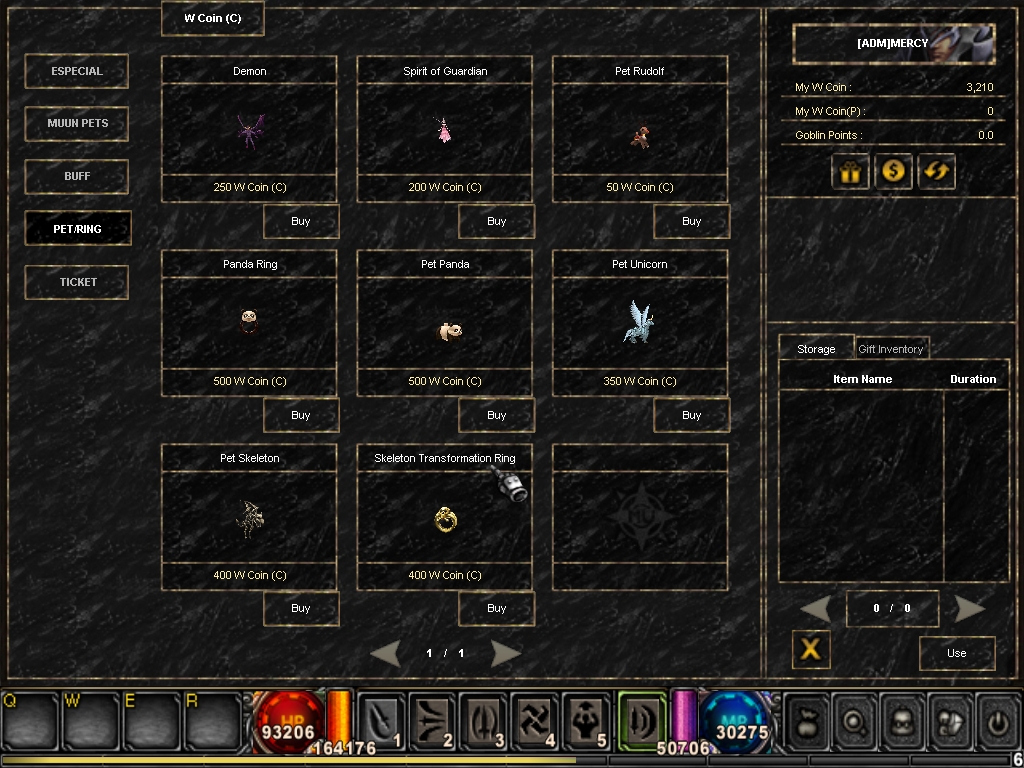
Task: Purchase the Pet Panda
Action: click(x=496, y=415)
